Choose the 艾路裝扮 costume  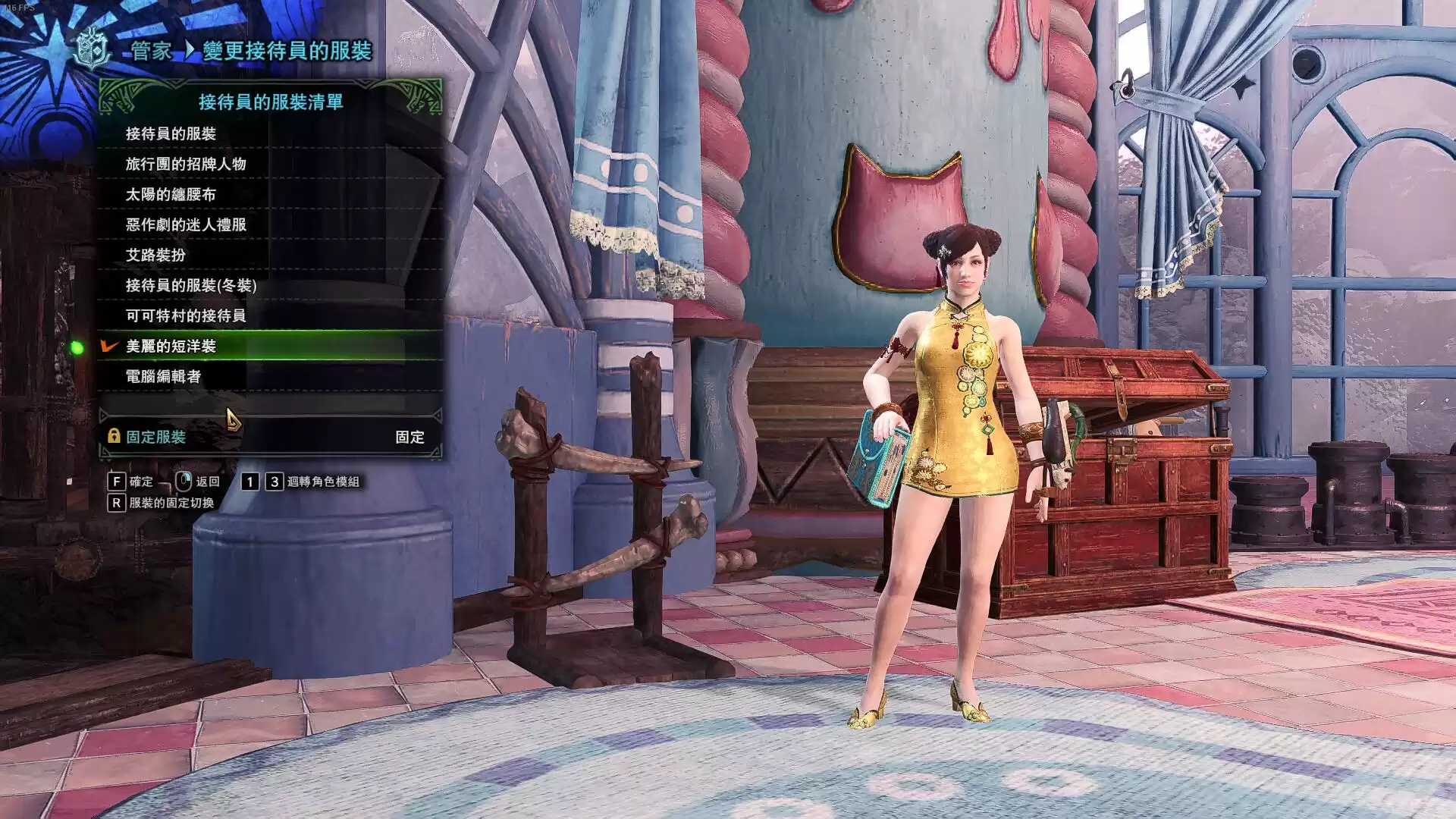pos(156,255)
